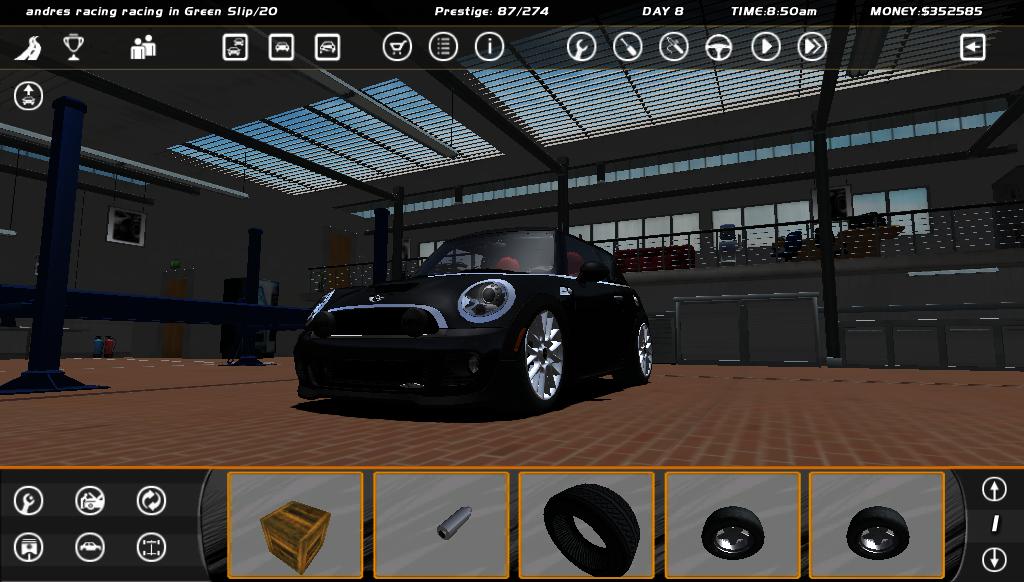Screen dimensions: 1024x582
Task: Activate the car lift button
Action: point(29,96)
